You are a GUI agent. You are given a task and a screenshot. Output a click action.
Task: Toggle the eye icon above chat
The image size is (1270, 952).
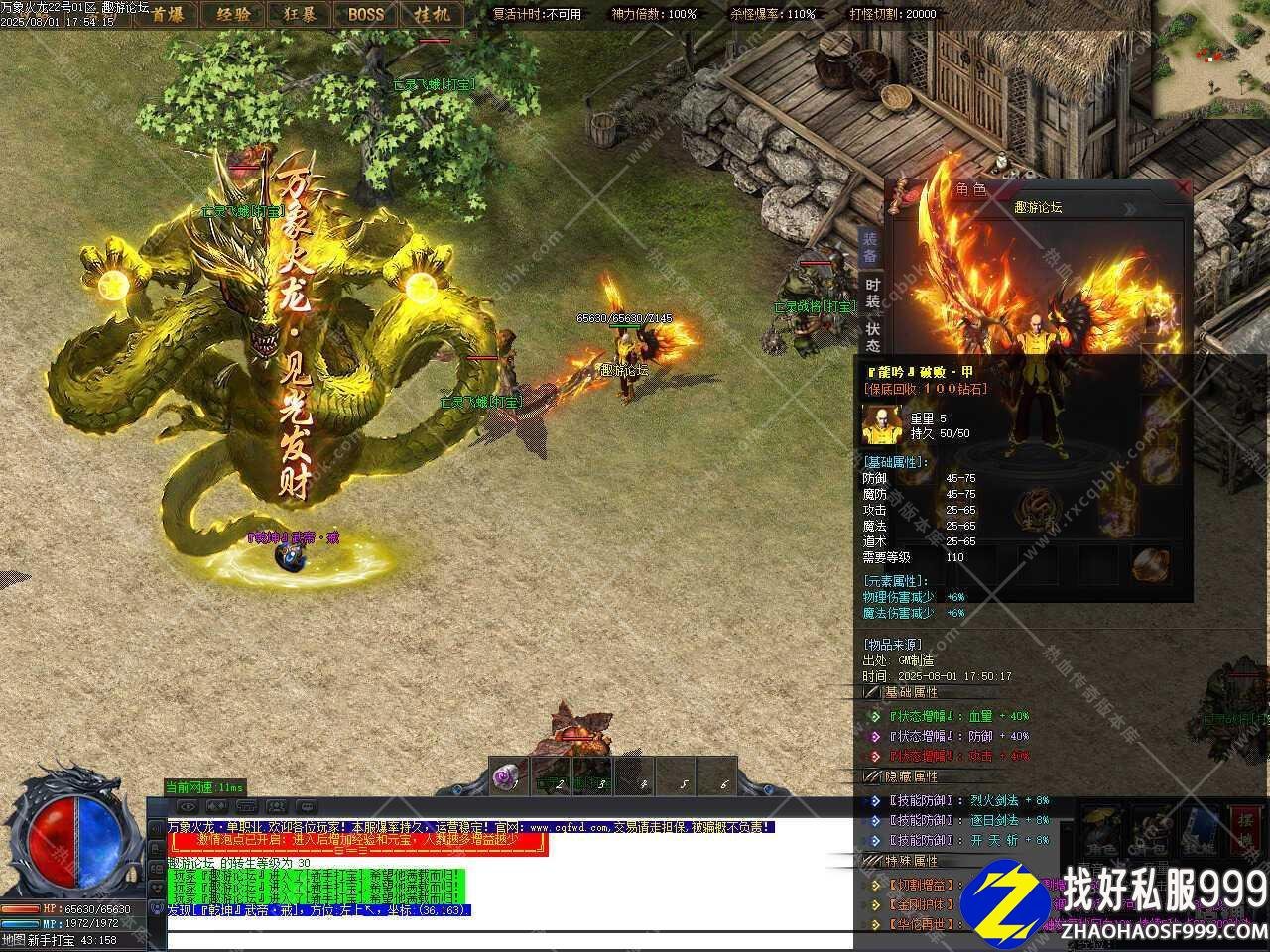pos(188,806)
